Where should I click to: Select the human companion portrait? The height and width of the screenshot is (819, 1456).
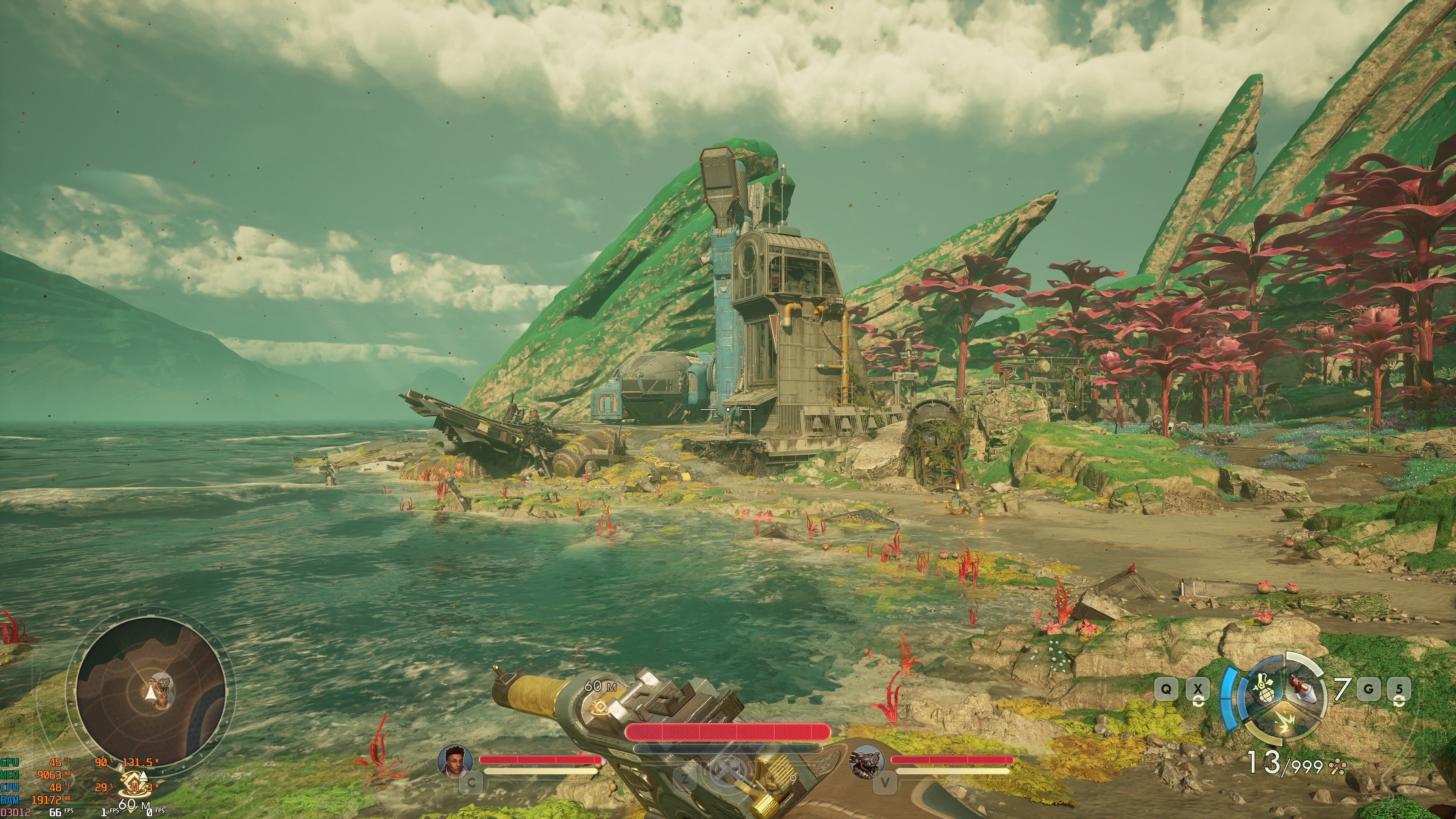click(455, 760)
